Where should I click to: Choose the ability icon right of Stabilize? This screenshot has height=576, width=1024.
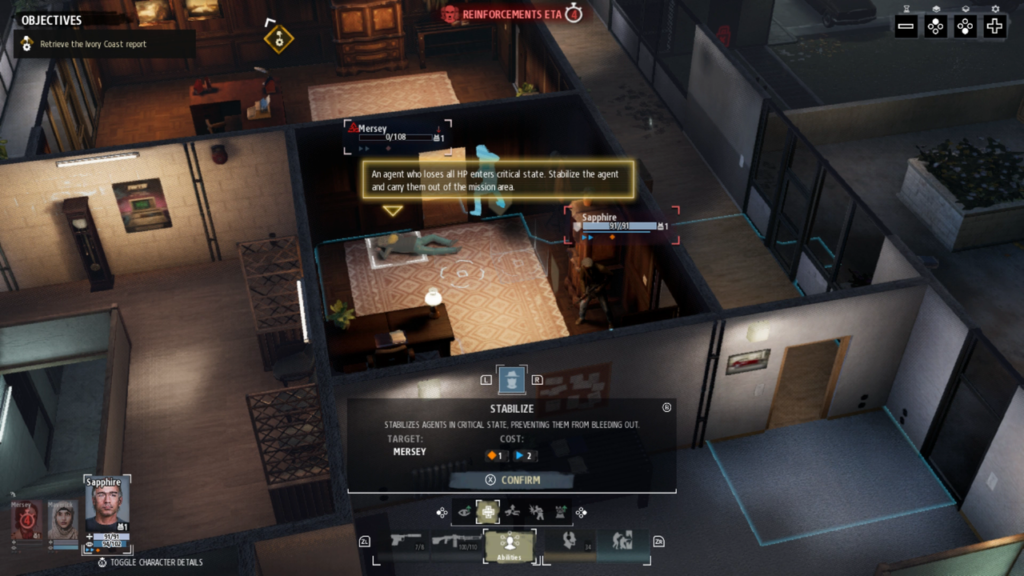tap(512, 512)
